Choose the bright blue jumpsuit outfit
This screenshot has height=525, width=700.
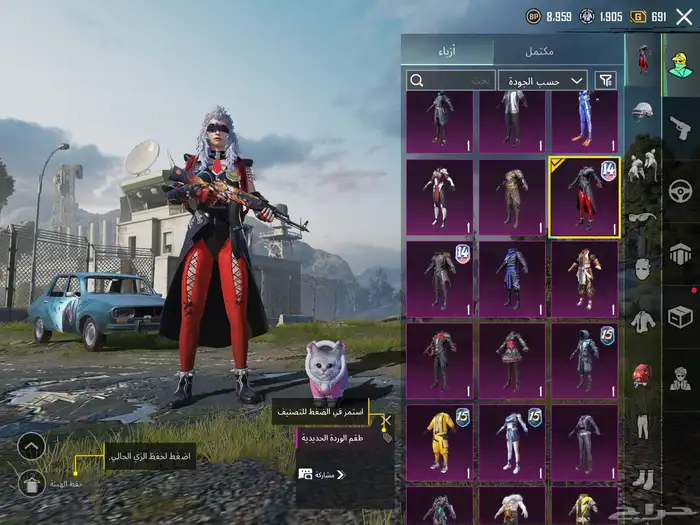(x=584, y=120)
